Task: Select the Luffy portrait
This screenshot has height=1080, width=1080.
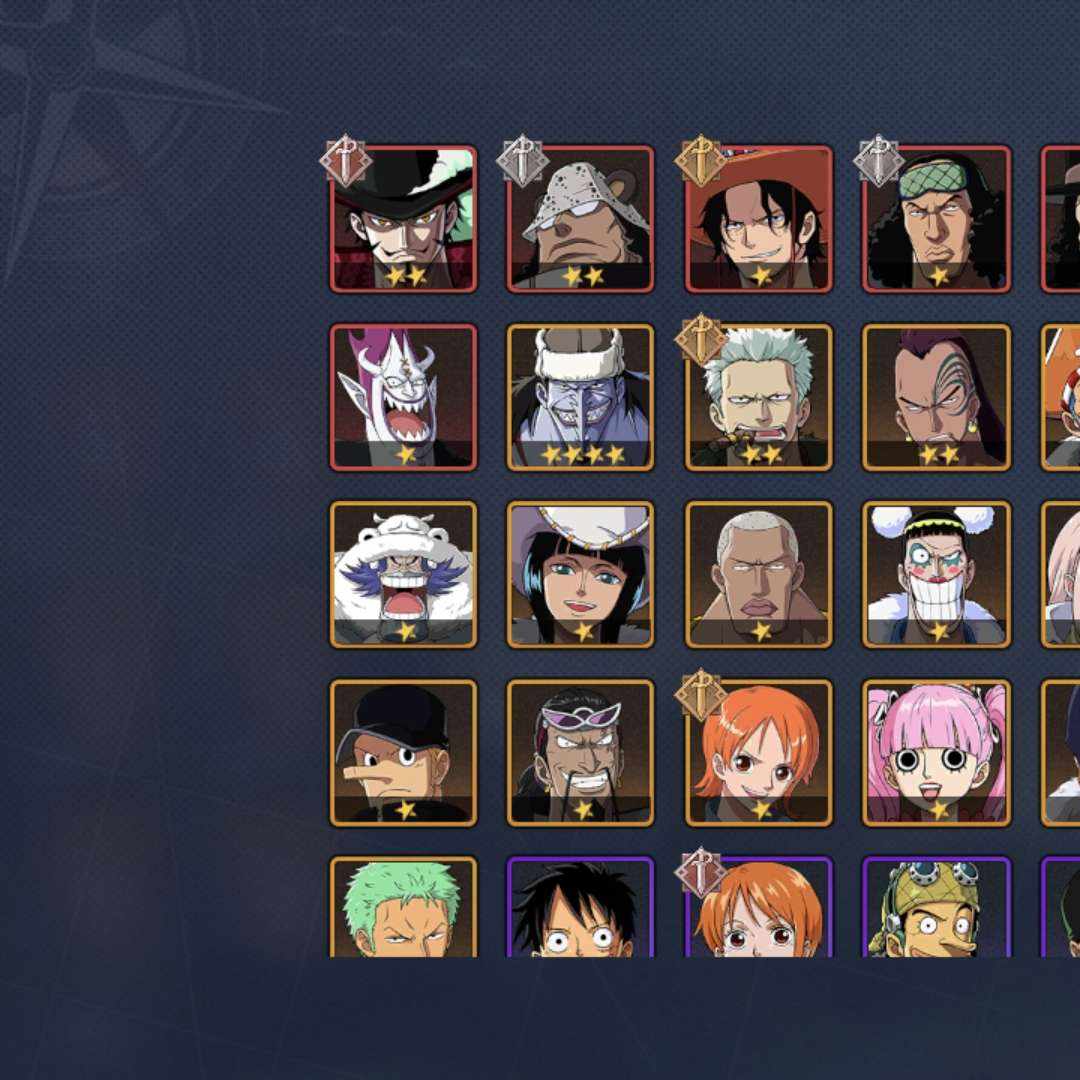Action: [580, 907]
